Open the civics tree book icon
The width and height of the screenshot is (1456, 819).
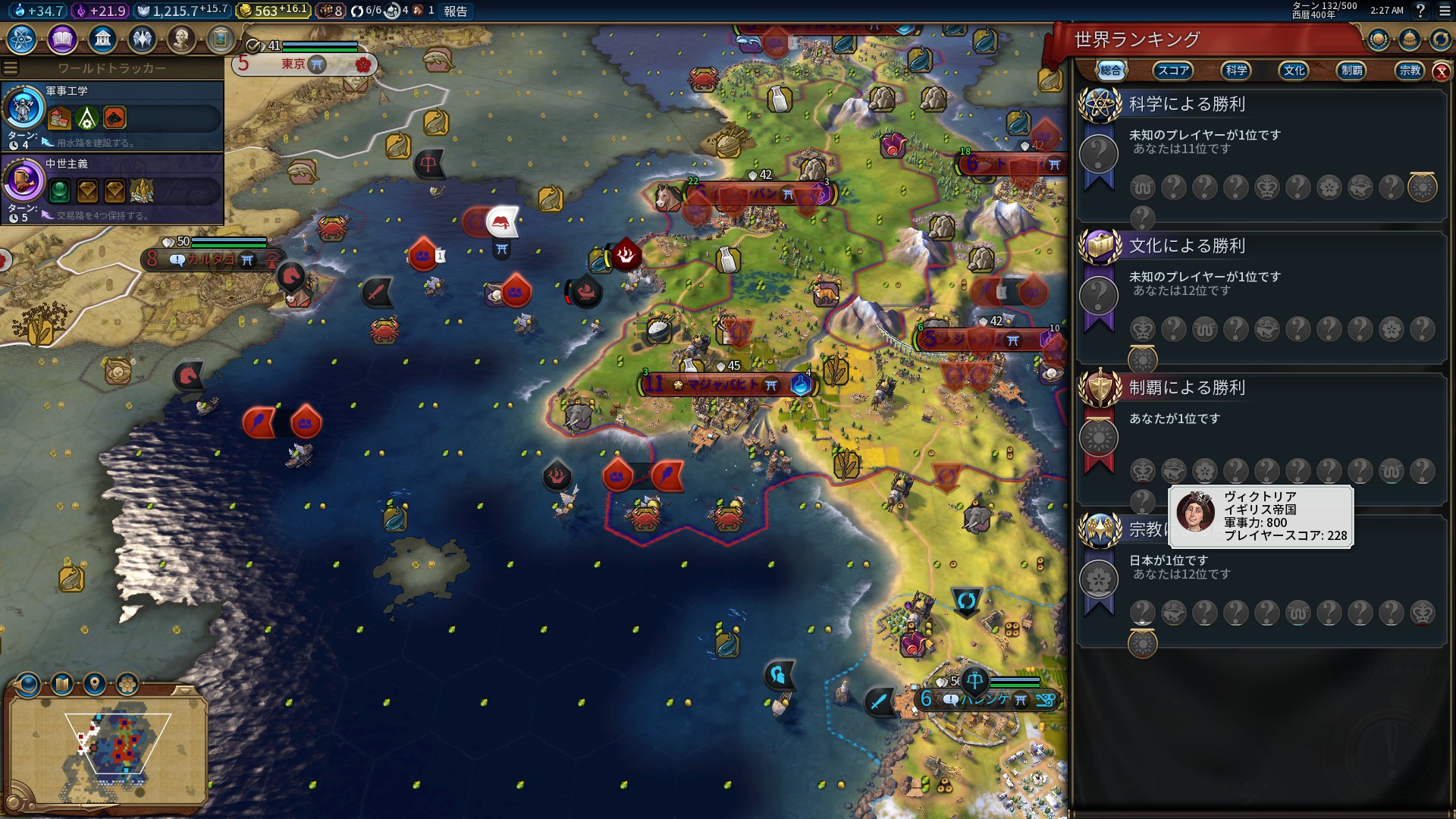pyautogui.click(x=62, y=39)
